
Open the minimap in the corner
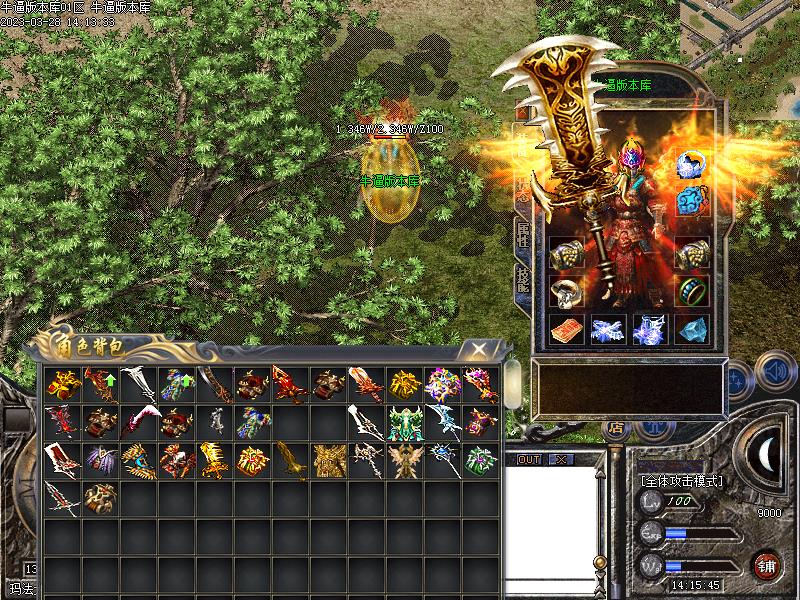click(x=741, y=30)
